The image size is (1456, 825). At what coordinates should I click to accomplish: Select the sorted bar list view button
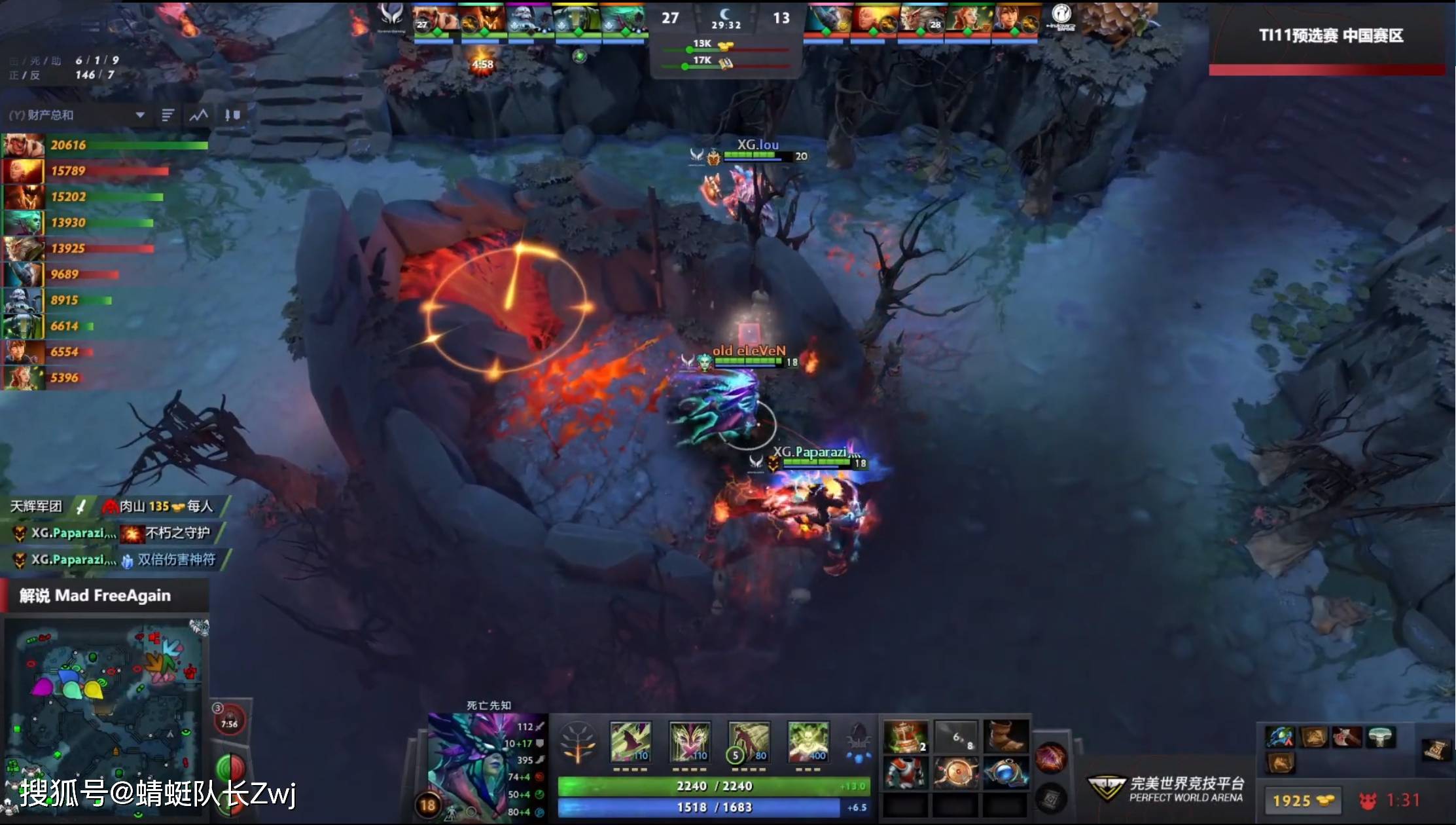pos(168,115)
